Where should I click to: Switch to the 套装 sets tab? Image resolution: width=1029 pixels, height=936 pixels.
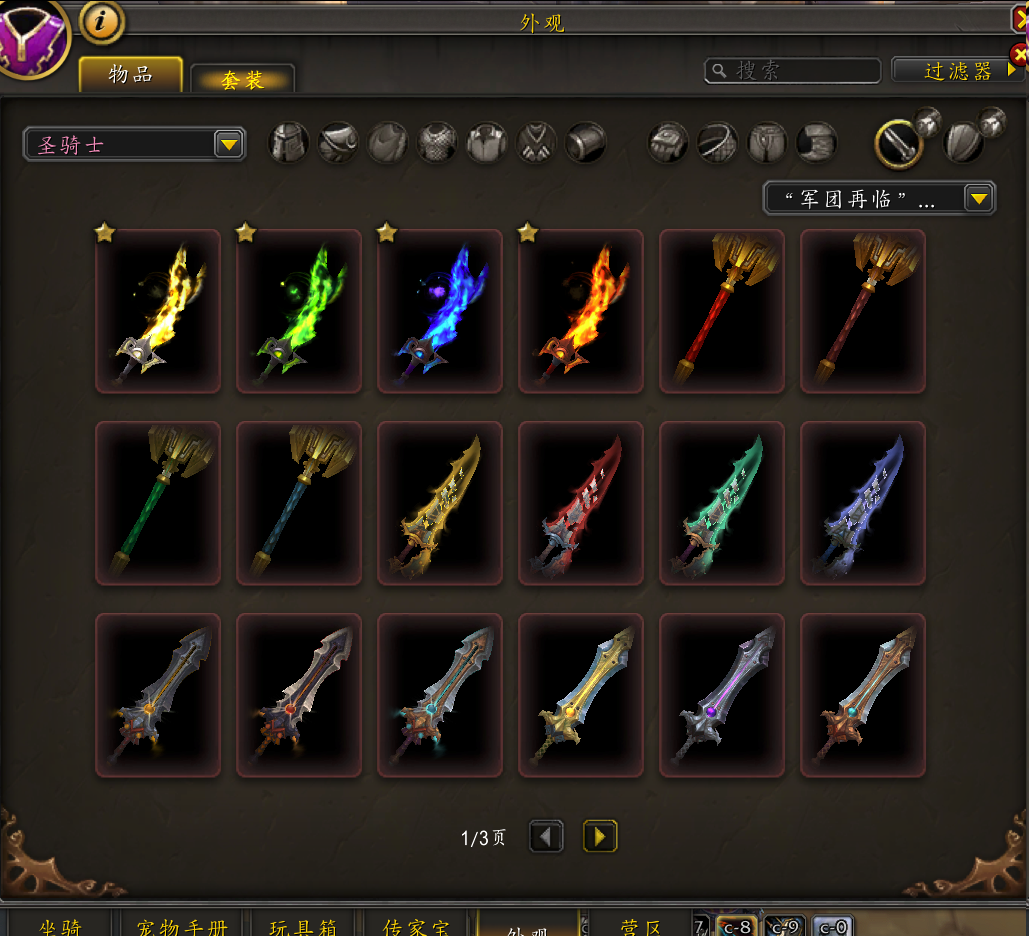(242, 79)
